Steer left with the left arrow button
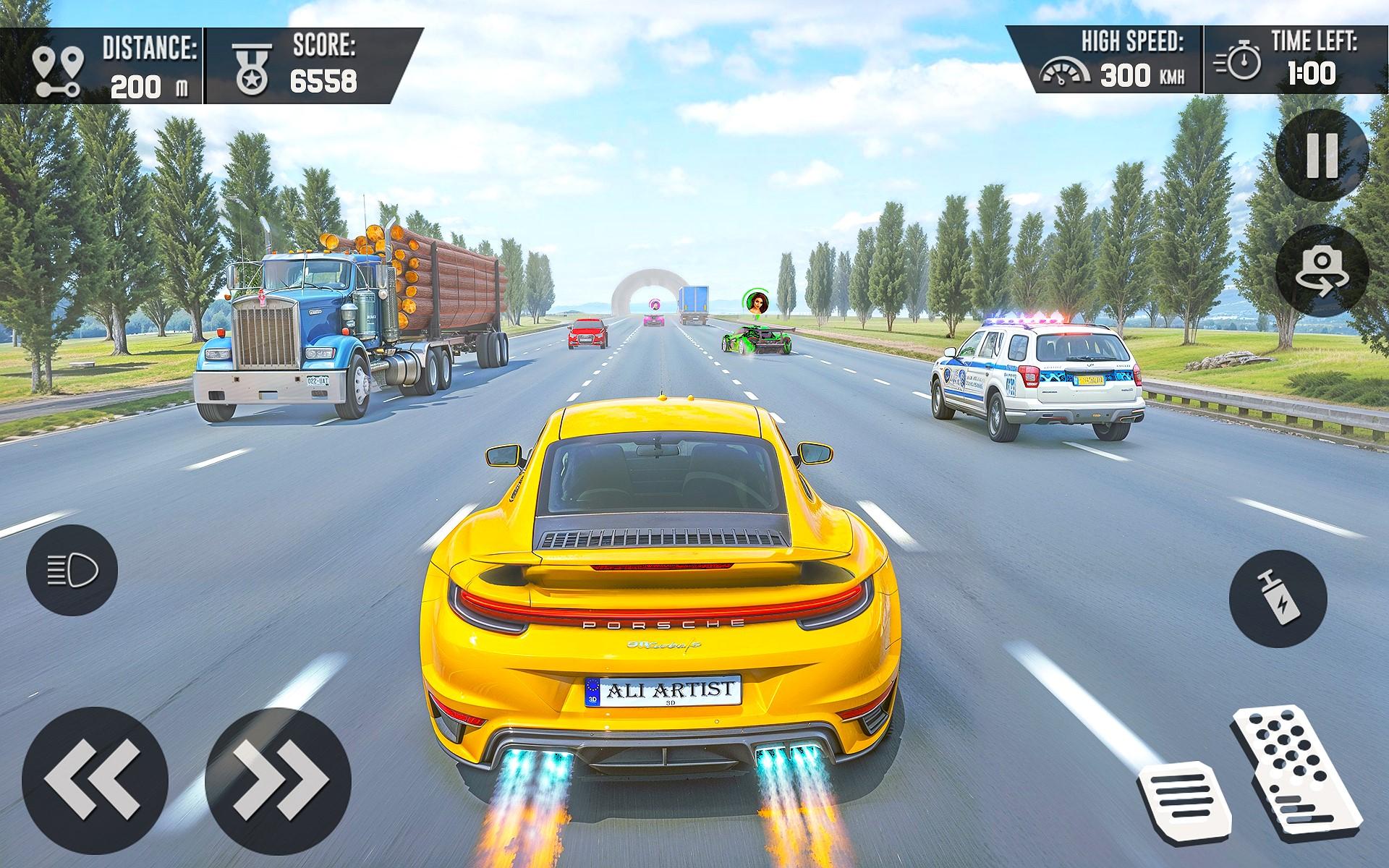 [95, 780]
